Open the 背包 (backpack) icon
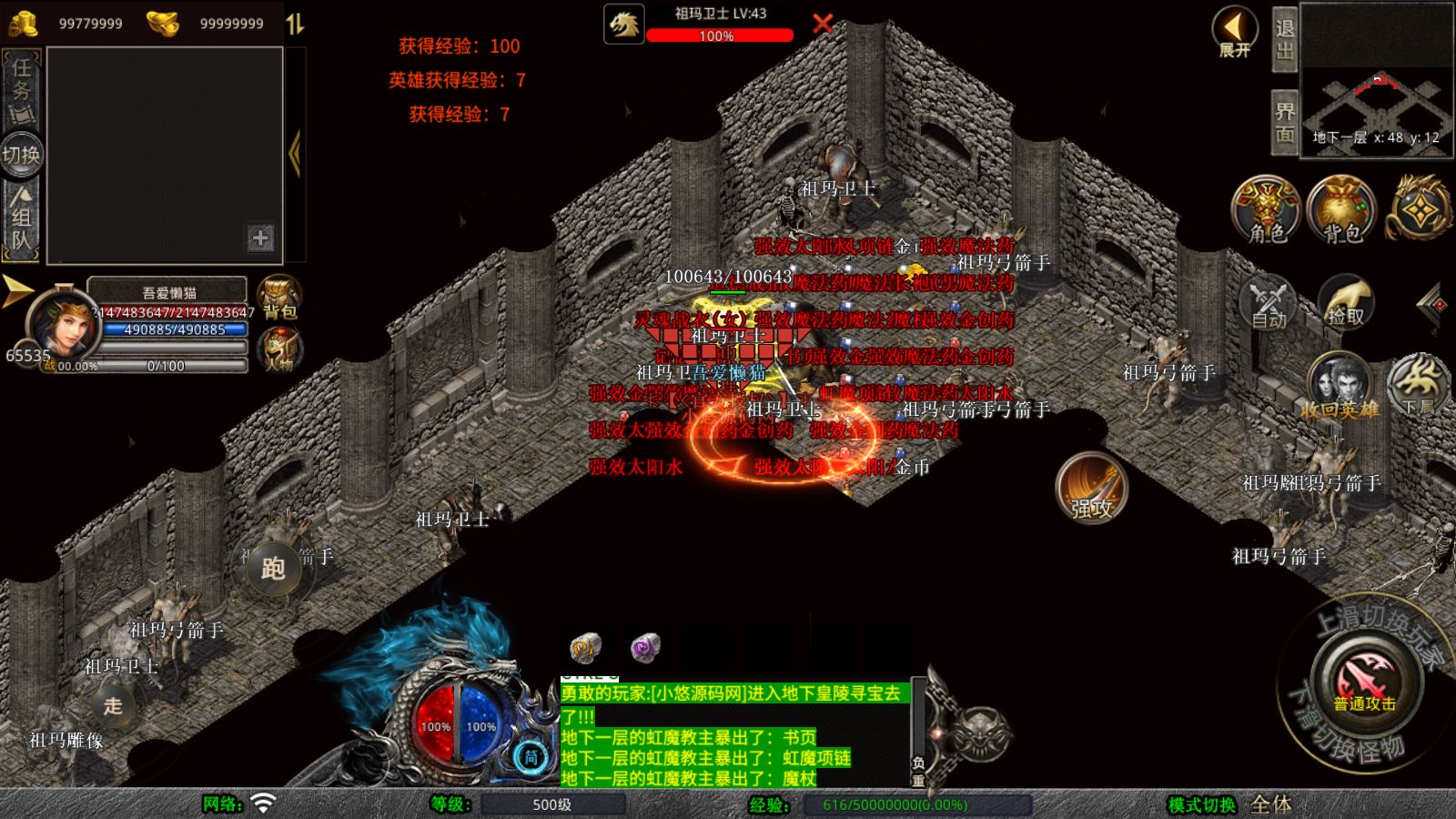 pos(1341,211)
